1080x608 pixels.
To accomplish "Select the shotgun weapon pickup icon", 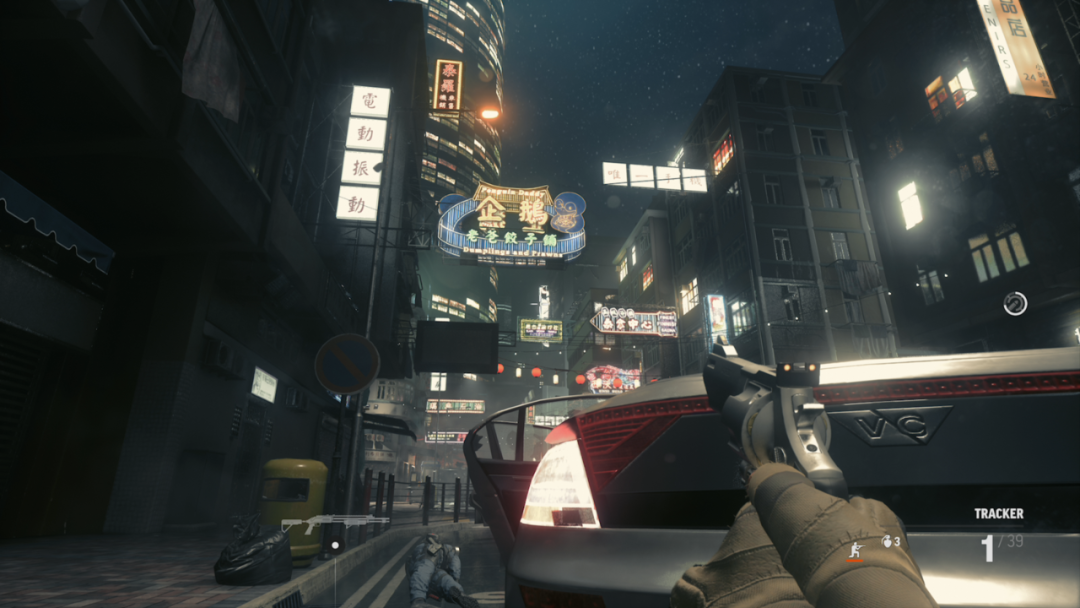I will [334, 522].
